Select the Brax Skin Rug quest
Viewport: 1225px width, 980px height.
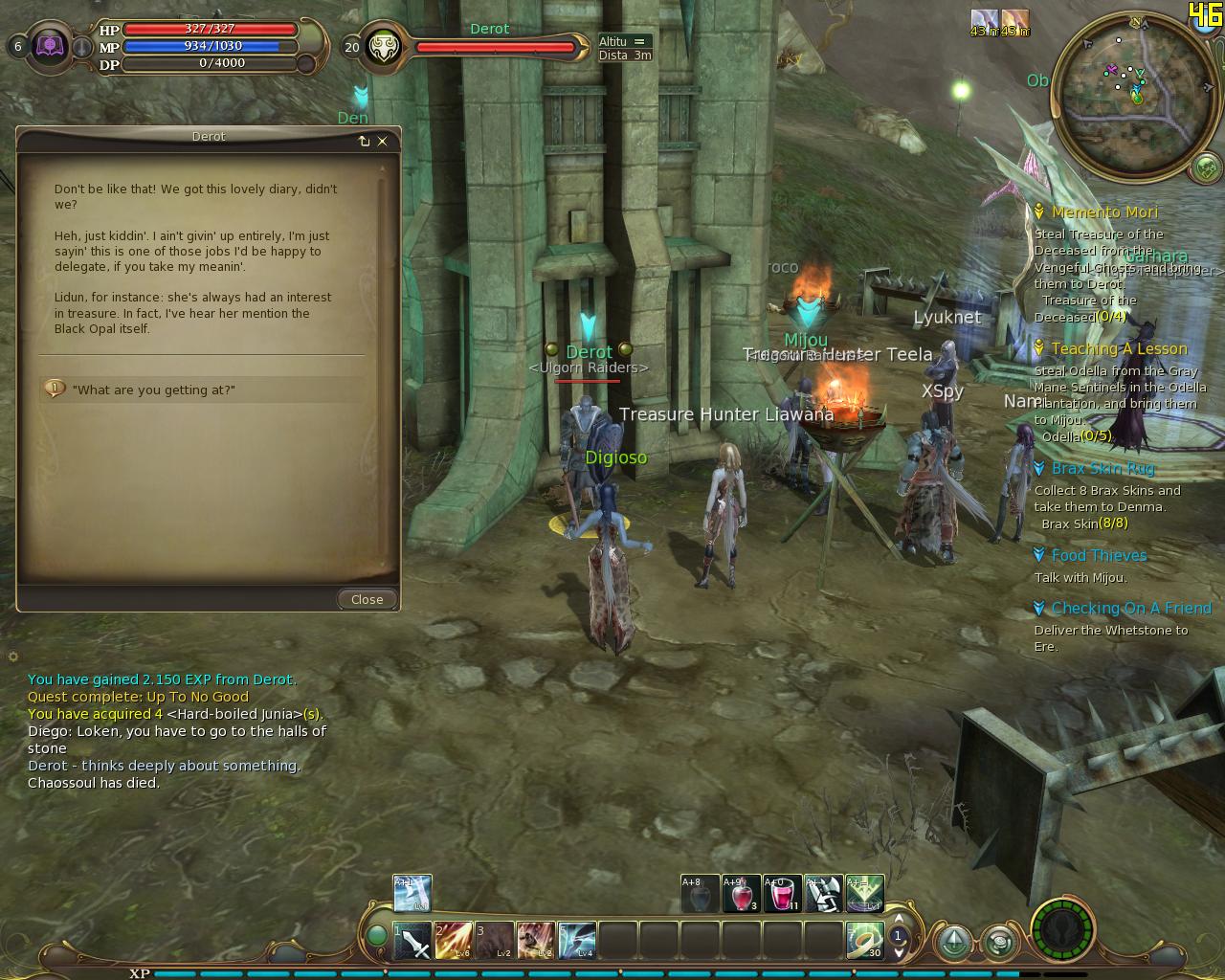tap(1102, 469)
